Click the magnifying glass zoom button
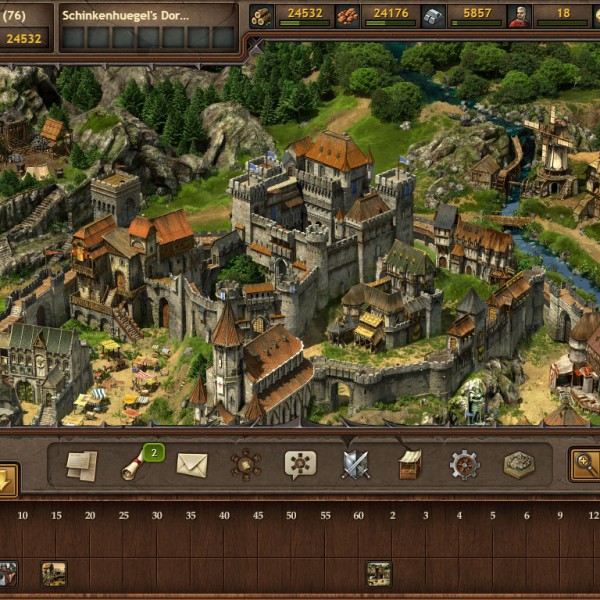Image resolution: width=600 pixels, height=600 pixels. [x=584, y=464]
